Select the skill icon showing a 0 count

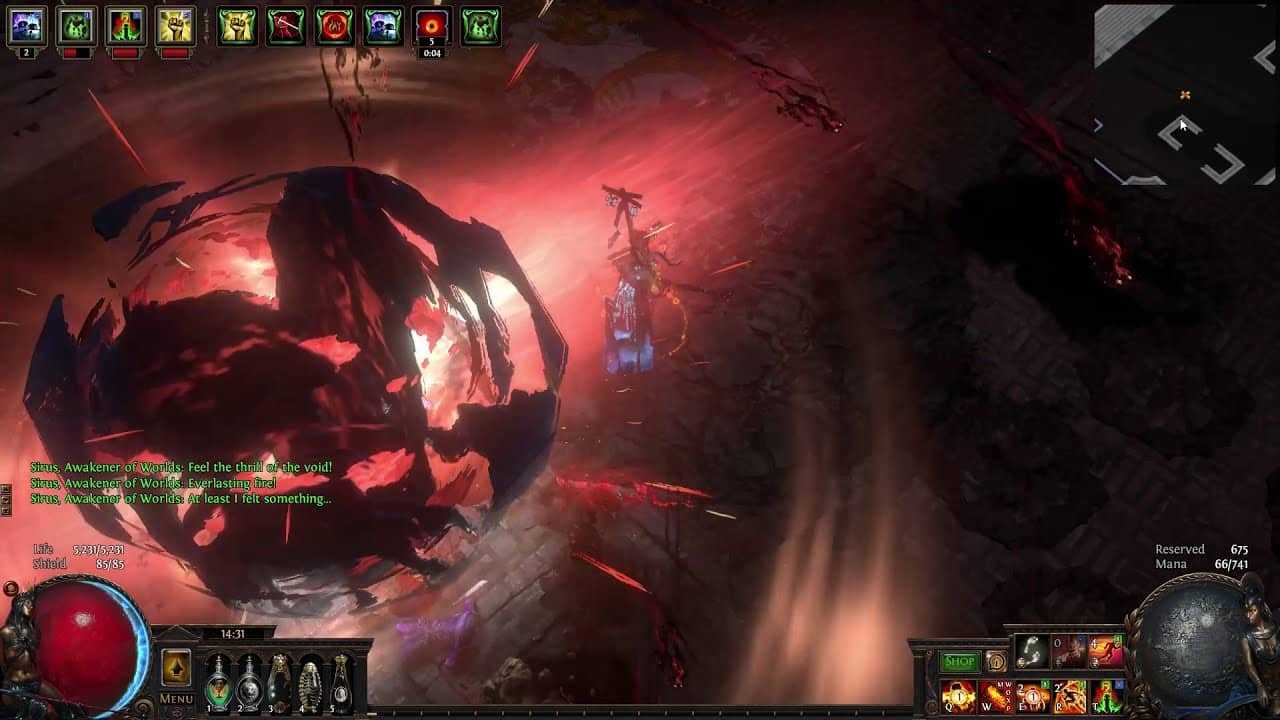[x=1069, y=652]
